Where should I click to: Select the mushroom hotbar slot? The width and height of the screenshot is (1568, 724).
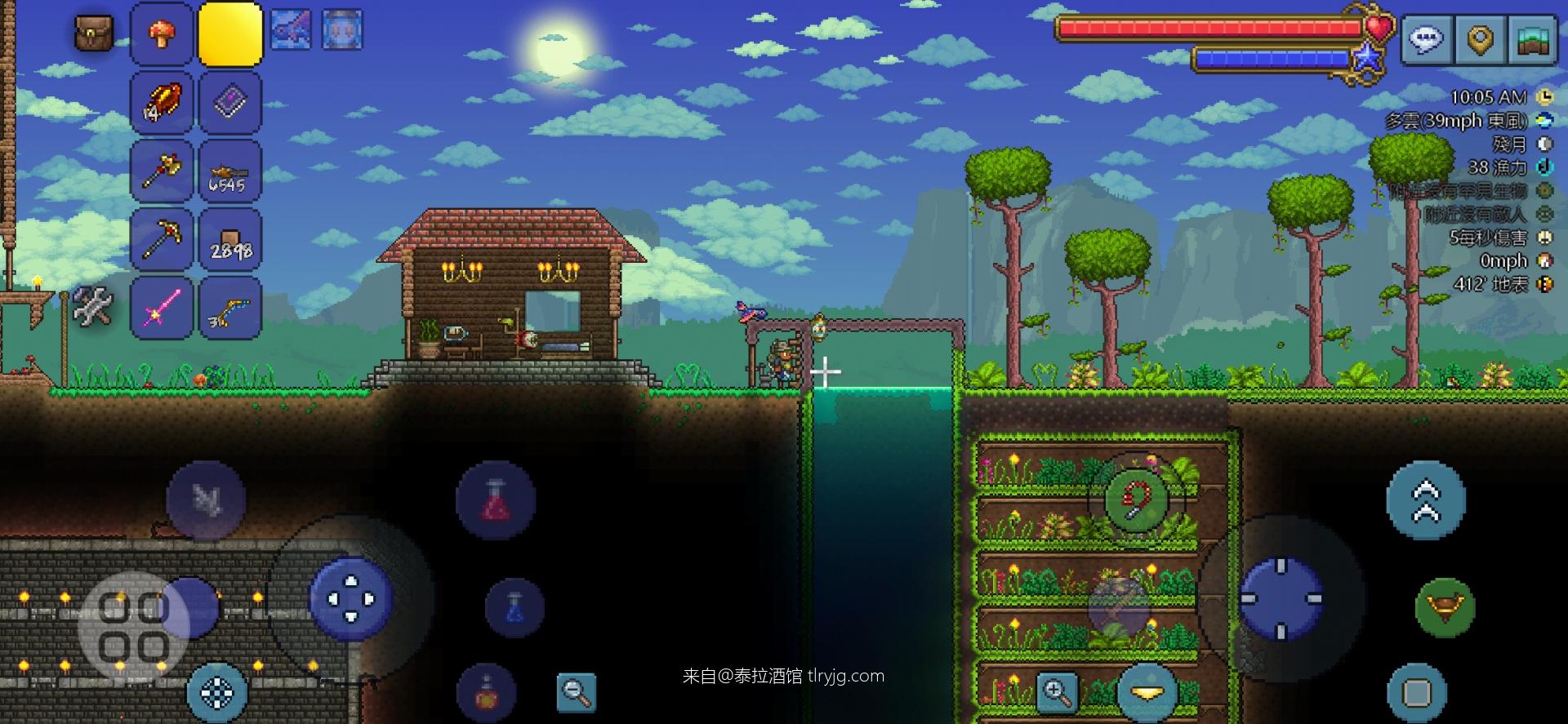point(162,34)
